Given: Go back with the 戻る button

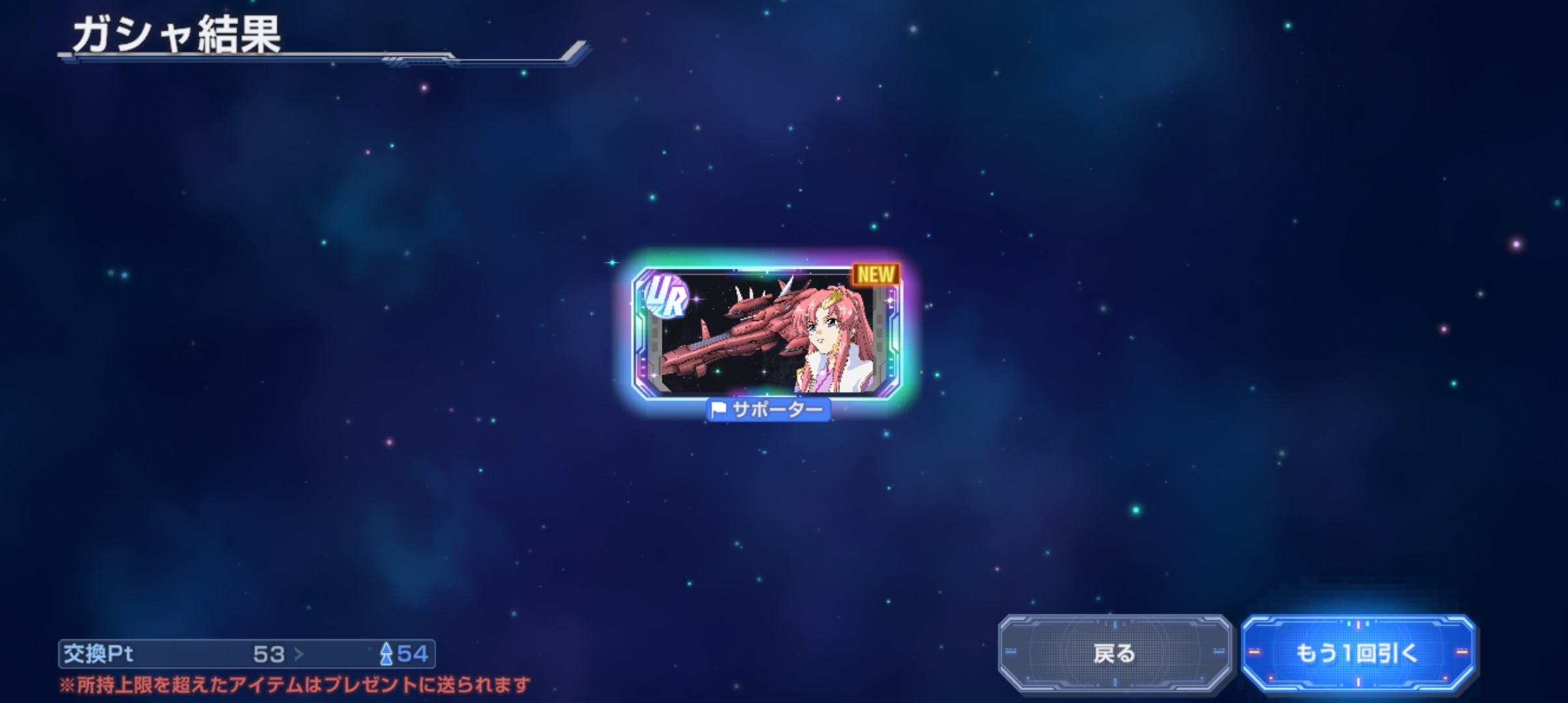Looking at the screenshot, I should click(x=1114, y=653).
